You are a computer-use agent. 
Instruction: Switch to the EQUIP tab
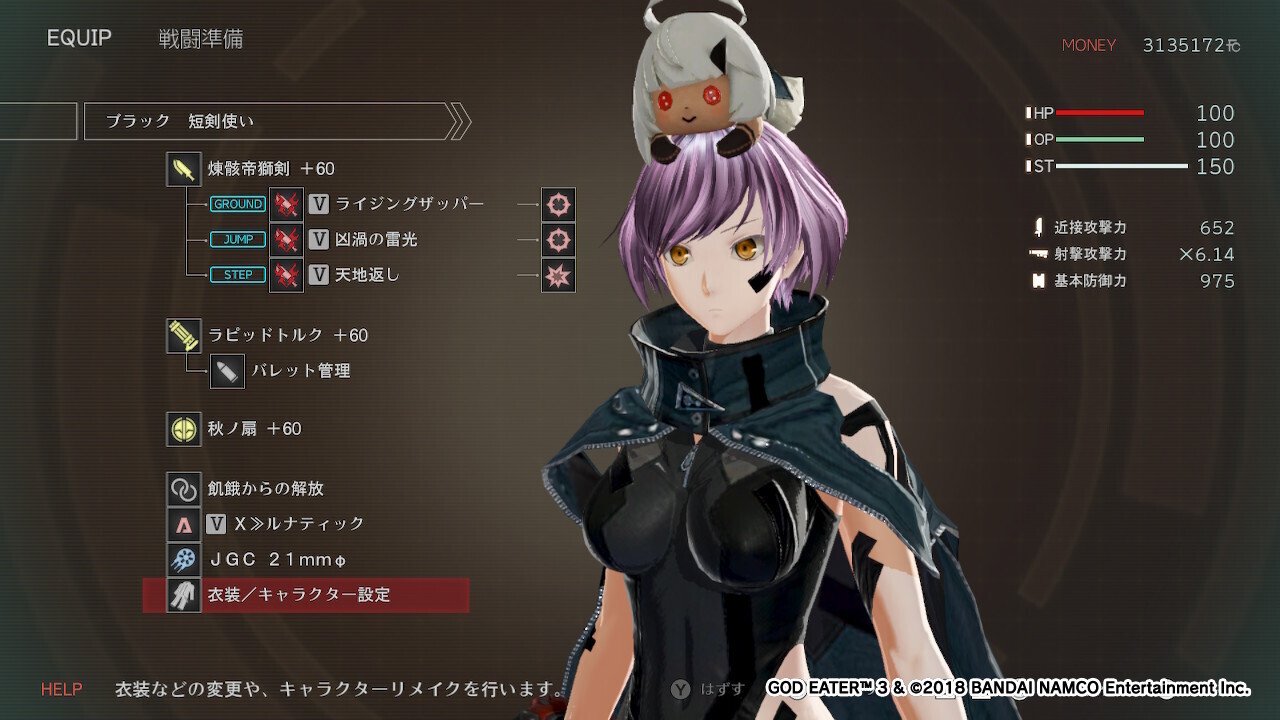(78, 38)
